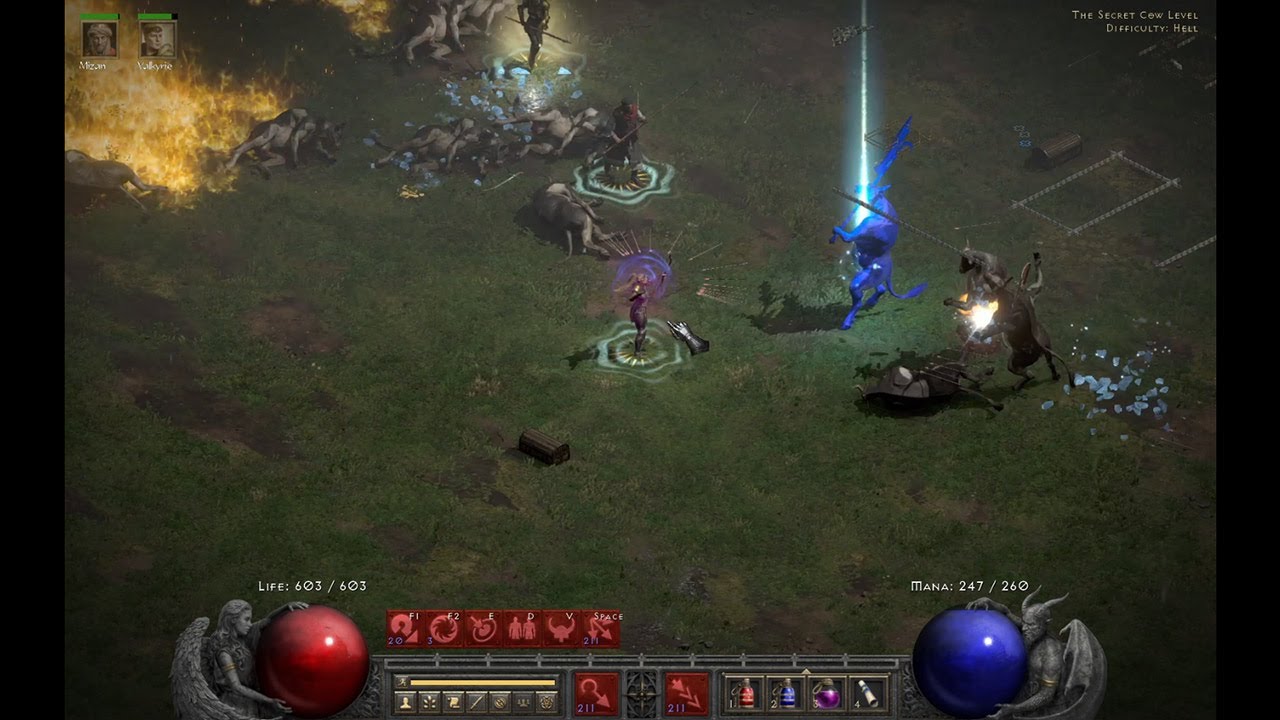Drink the blue mana potion in the belt

pos(786,693)
